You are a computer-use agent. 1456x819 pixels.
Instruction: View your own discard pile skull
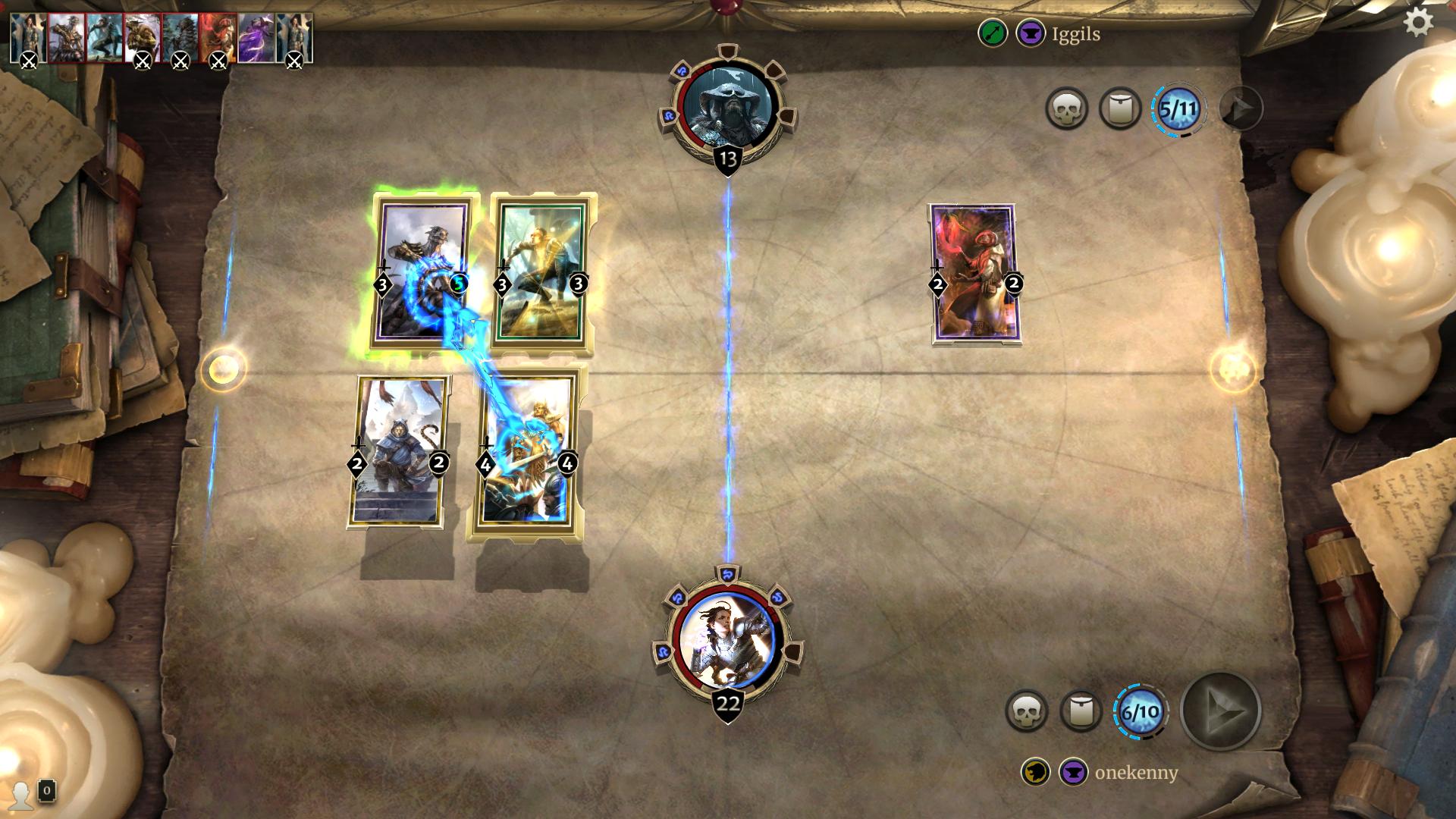[1026, 711]
